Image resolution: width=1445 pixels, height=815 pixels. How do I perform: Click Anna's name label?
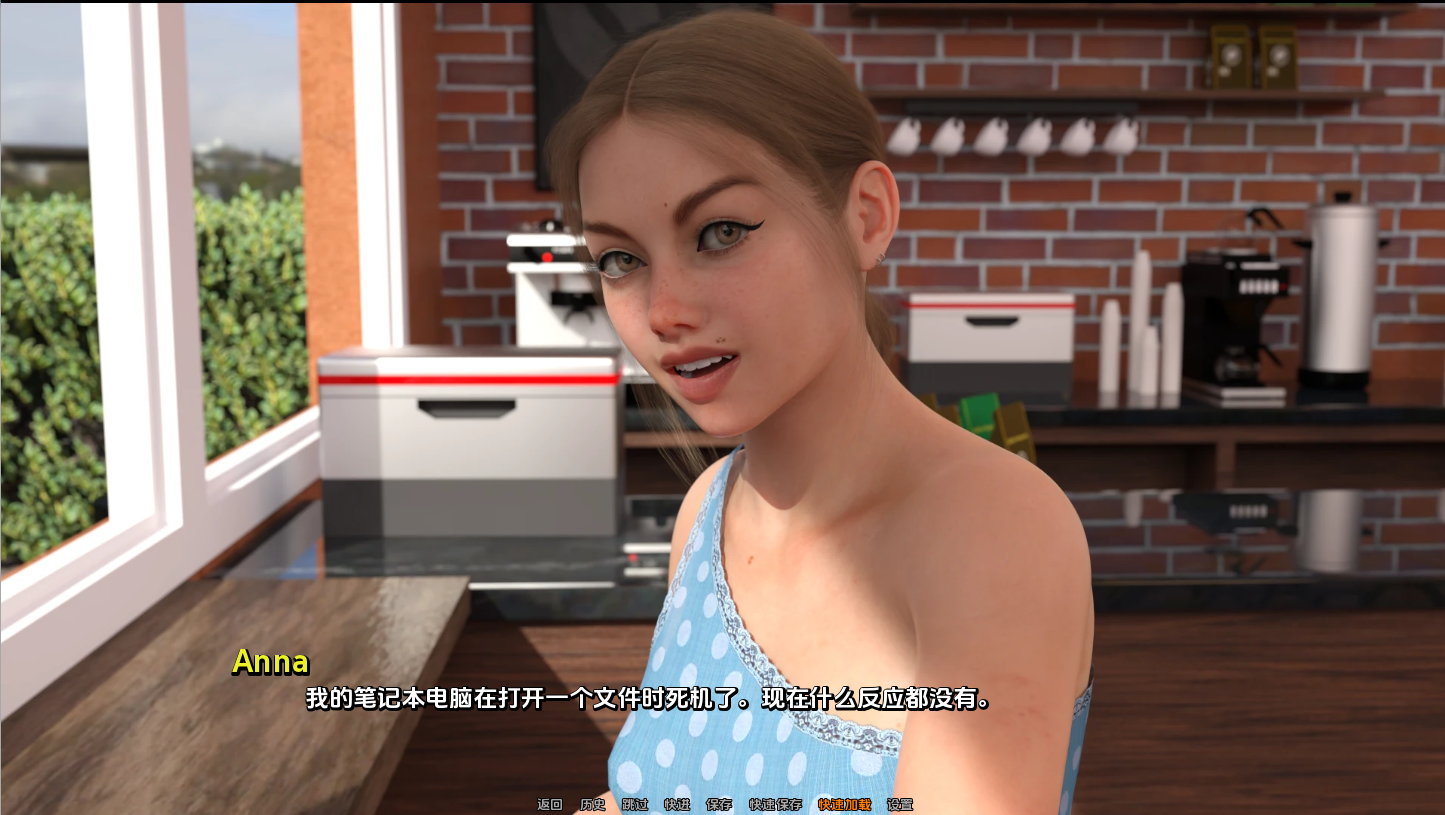(x=270, y=661)
